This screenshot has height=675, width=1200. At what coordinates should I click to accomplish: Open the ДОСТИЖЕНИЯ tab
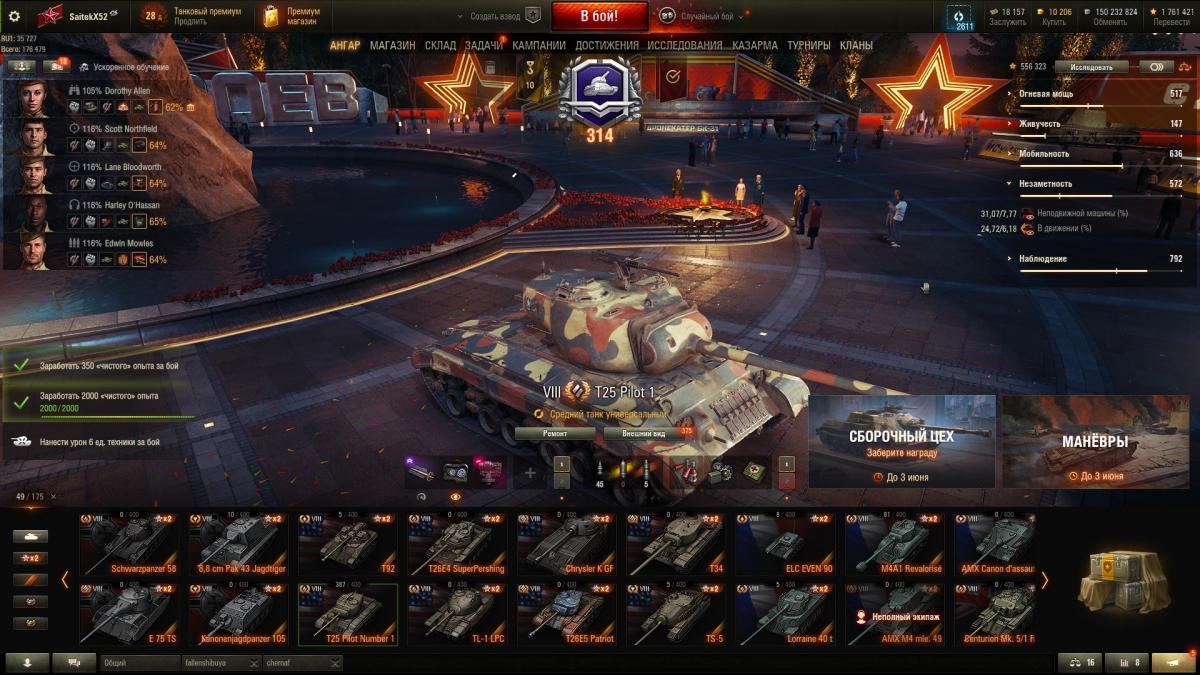tap(606, 45)
